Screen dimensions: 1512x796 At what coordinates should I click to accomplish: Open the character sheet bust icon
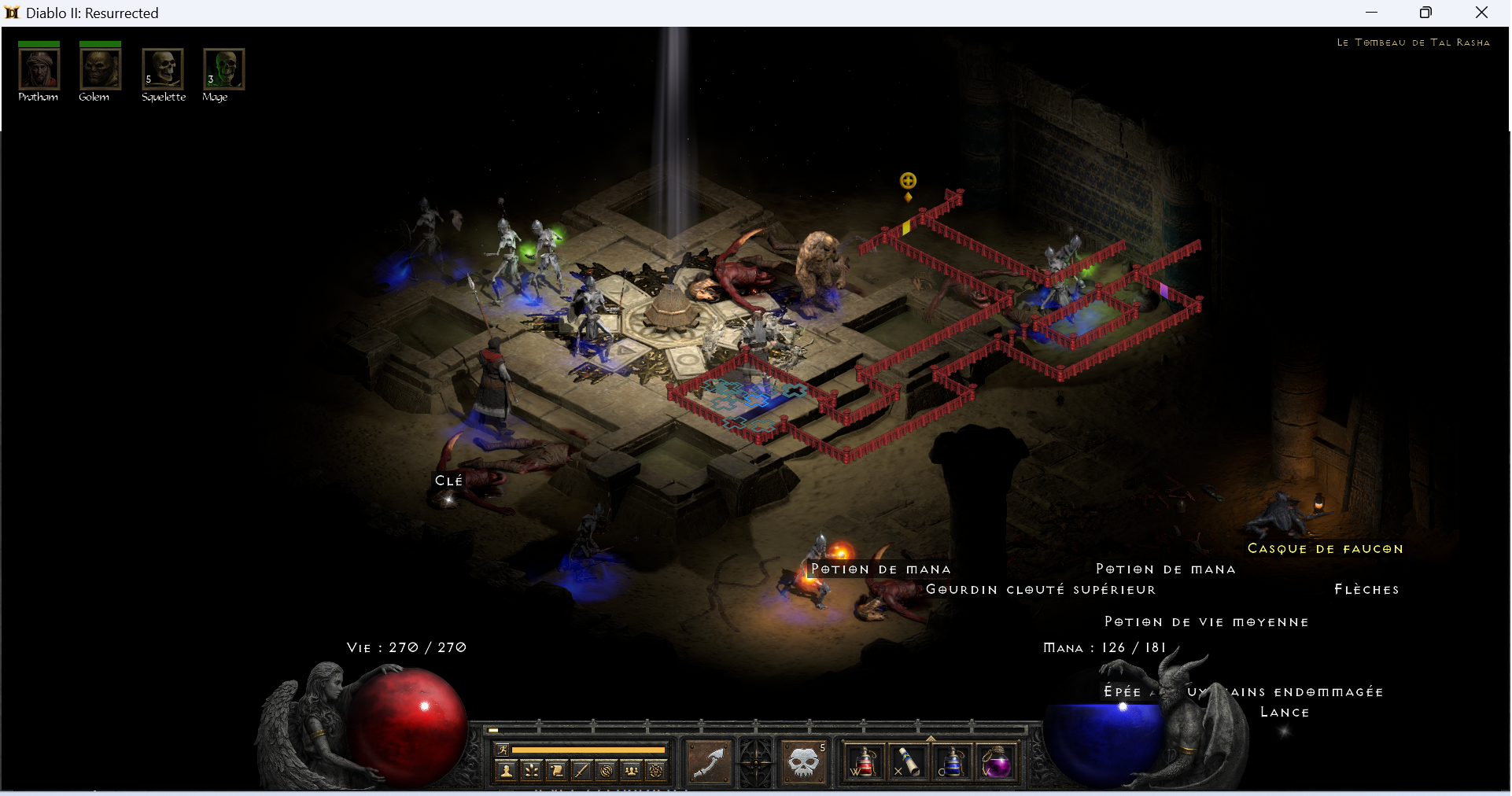click(507, 771)
